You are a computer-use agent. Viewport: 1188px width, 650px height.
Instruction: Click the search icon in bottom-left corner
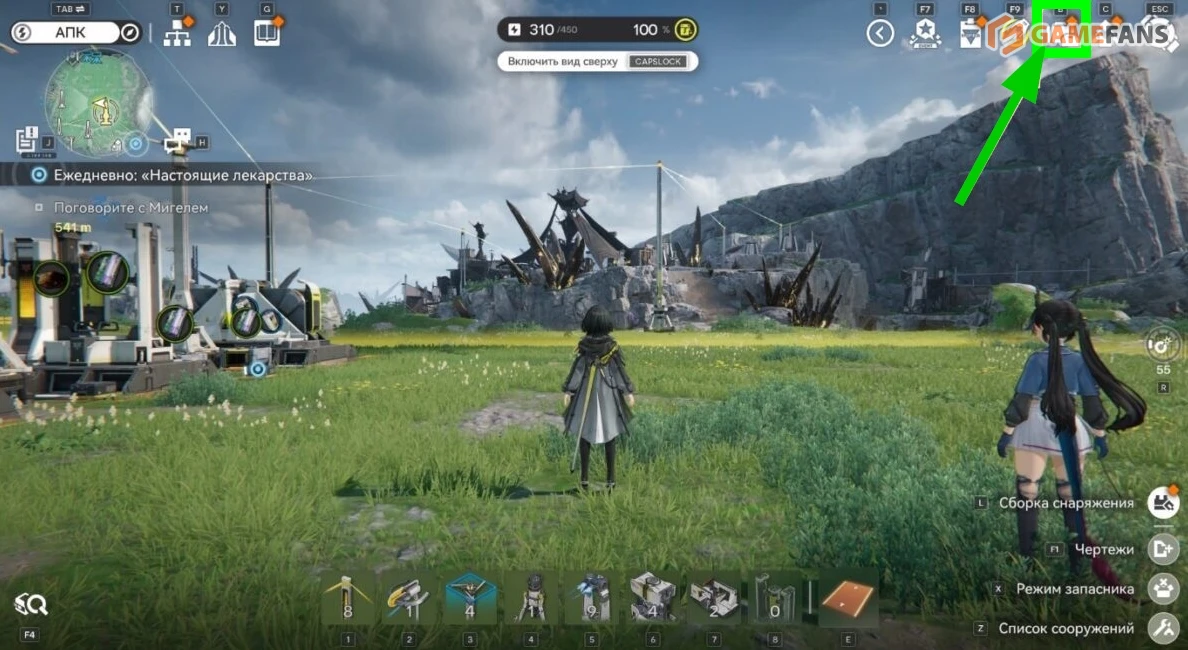pos(30,605)
